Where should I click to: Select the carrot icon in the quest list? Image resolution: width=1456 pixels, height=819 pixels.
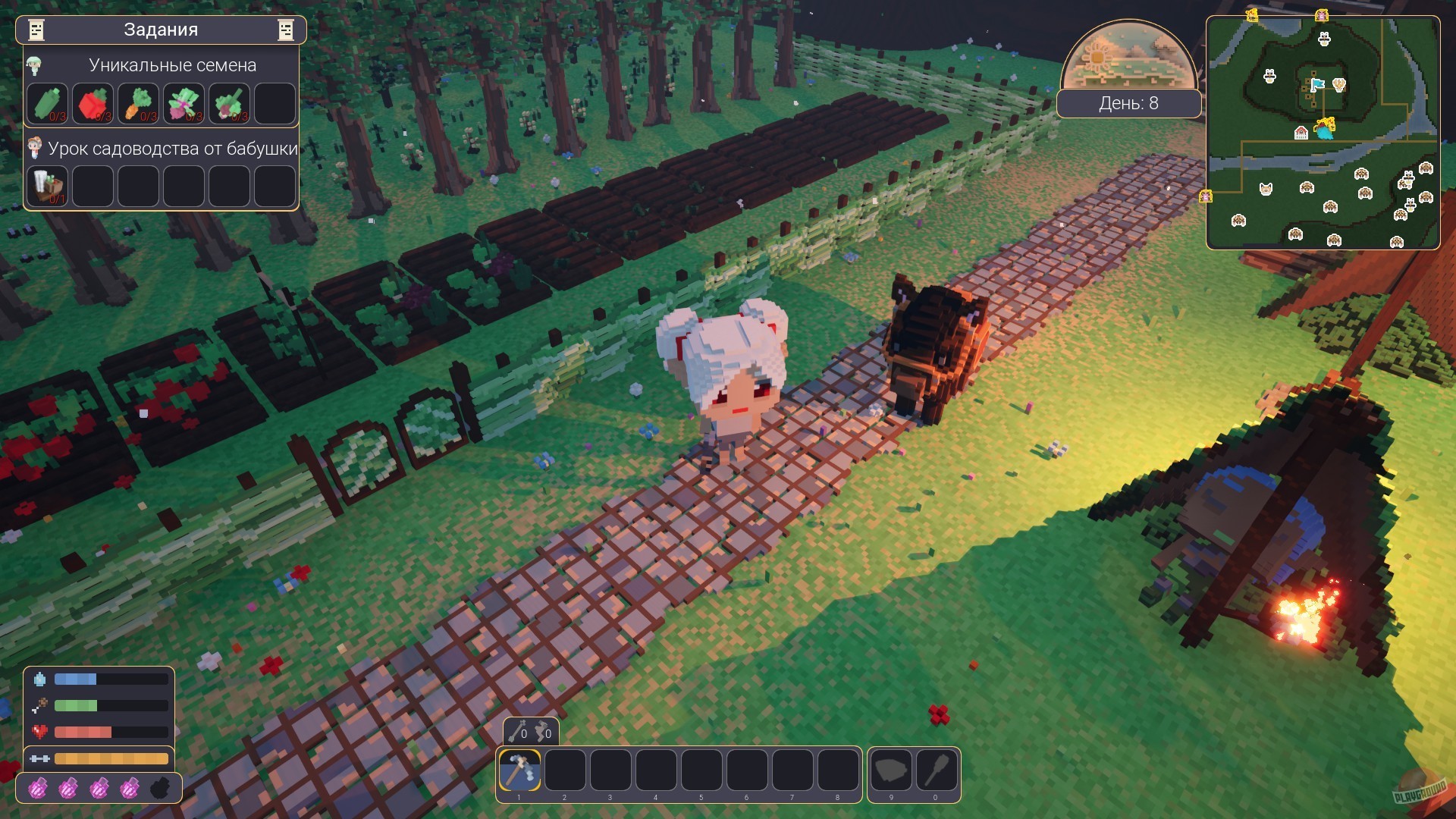click(138, 103)
